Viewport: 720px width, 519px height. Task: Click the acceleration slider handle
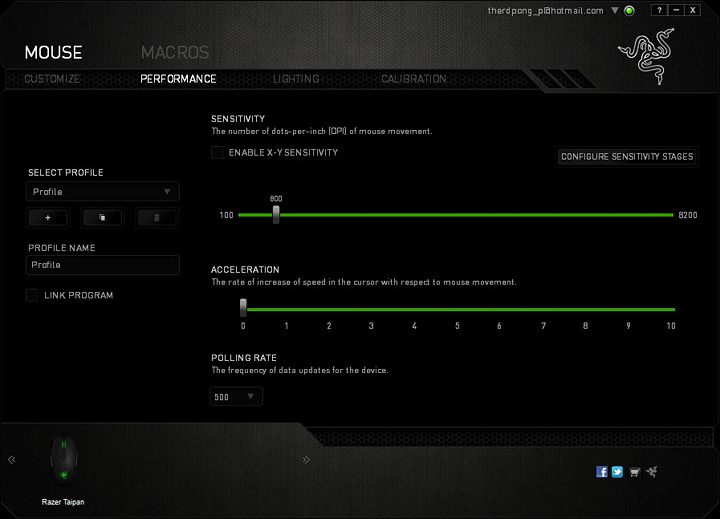click(x=243, y=309)
